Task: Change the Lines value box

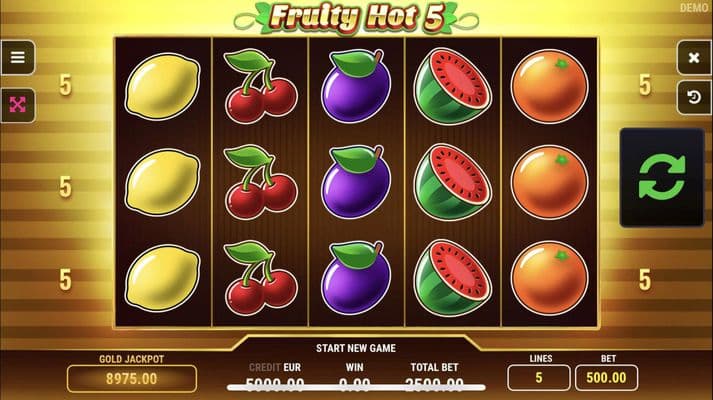Action: point(538,378)
